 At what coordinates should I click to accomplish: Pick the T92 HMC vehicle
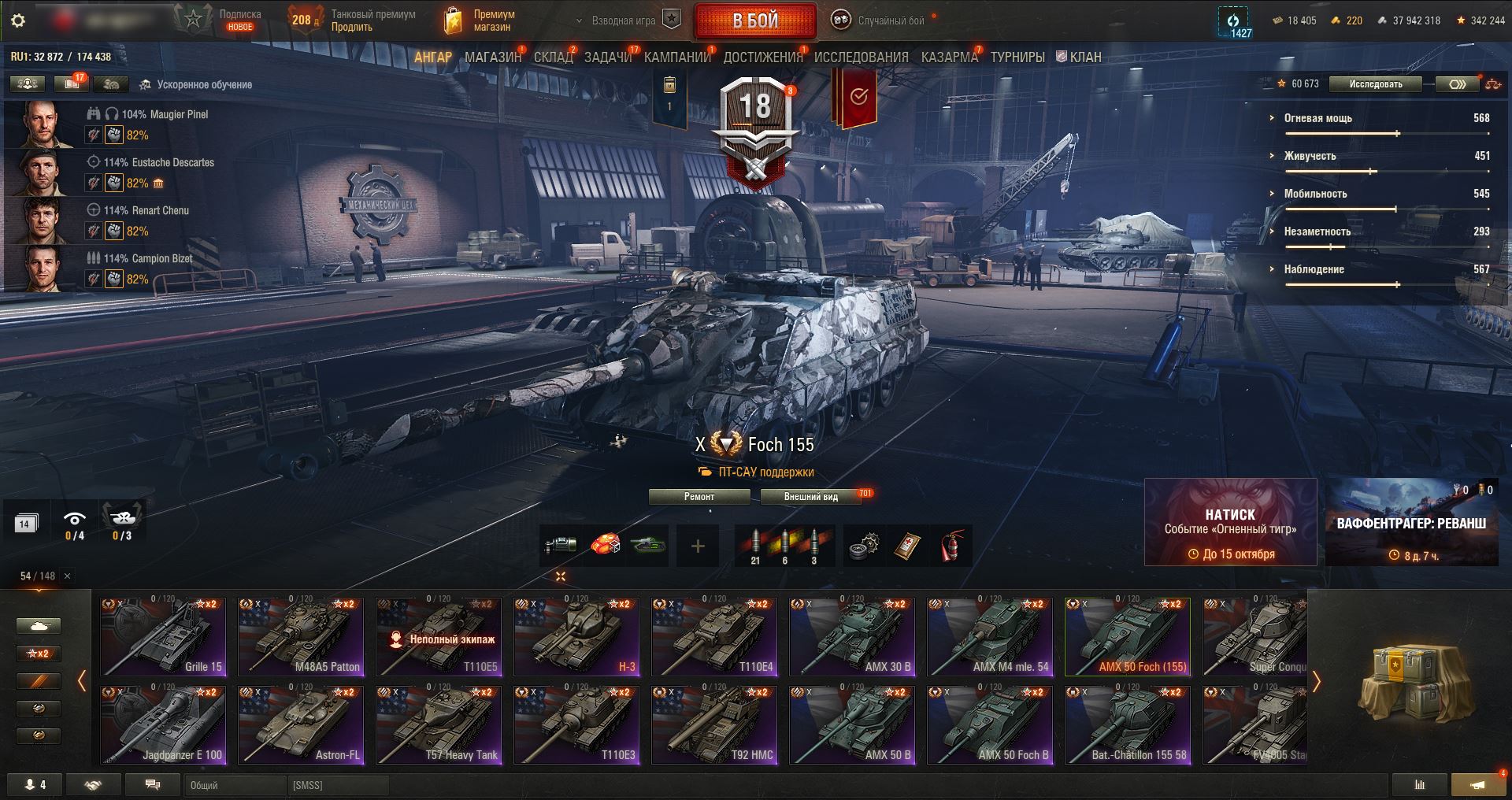[x=714, y=724]
